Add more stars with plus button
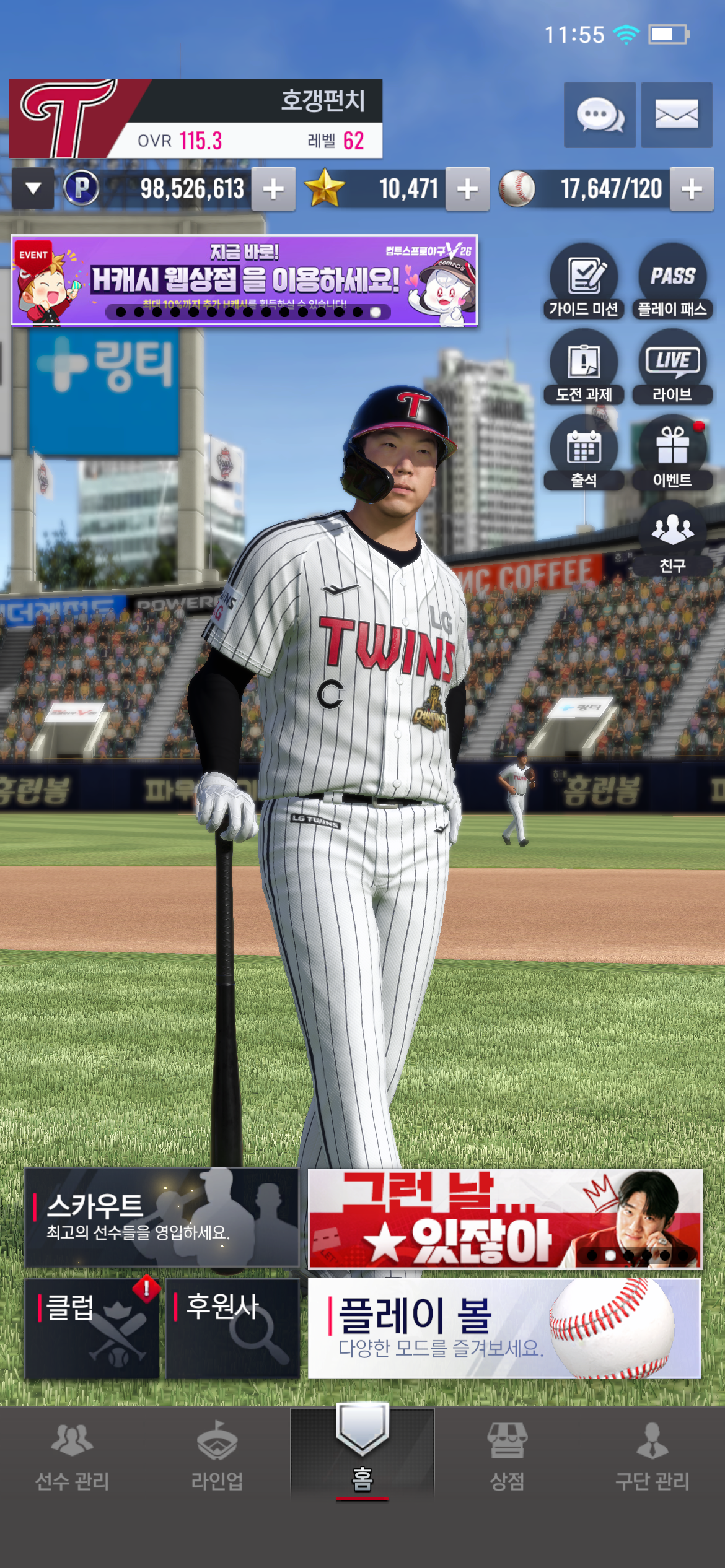The height and width of the screenshot is (1568, 725). [x=467, y=189]
